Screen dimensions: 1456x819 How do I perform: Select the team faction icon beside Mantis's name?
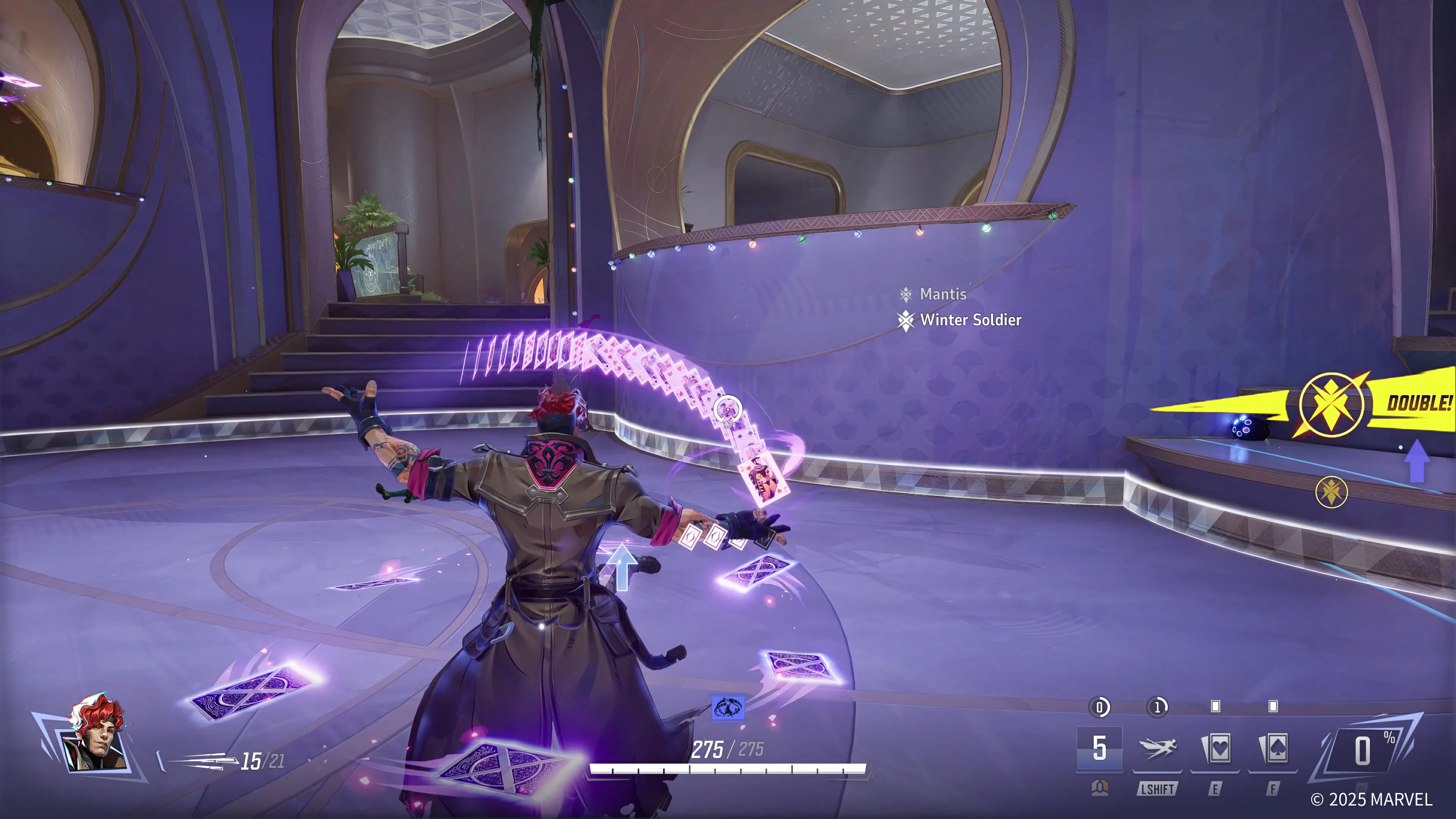[x=907, y=294]
